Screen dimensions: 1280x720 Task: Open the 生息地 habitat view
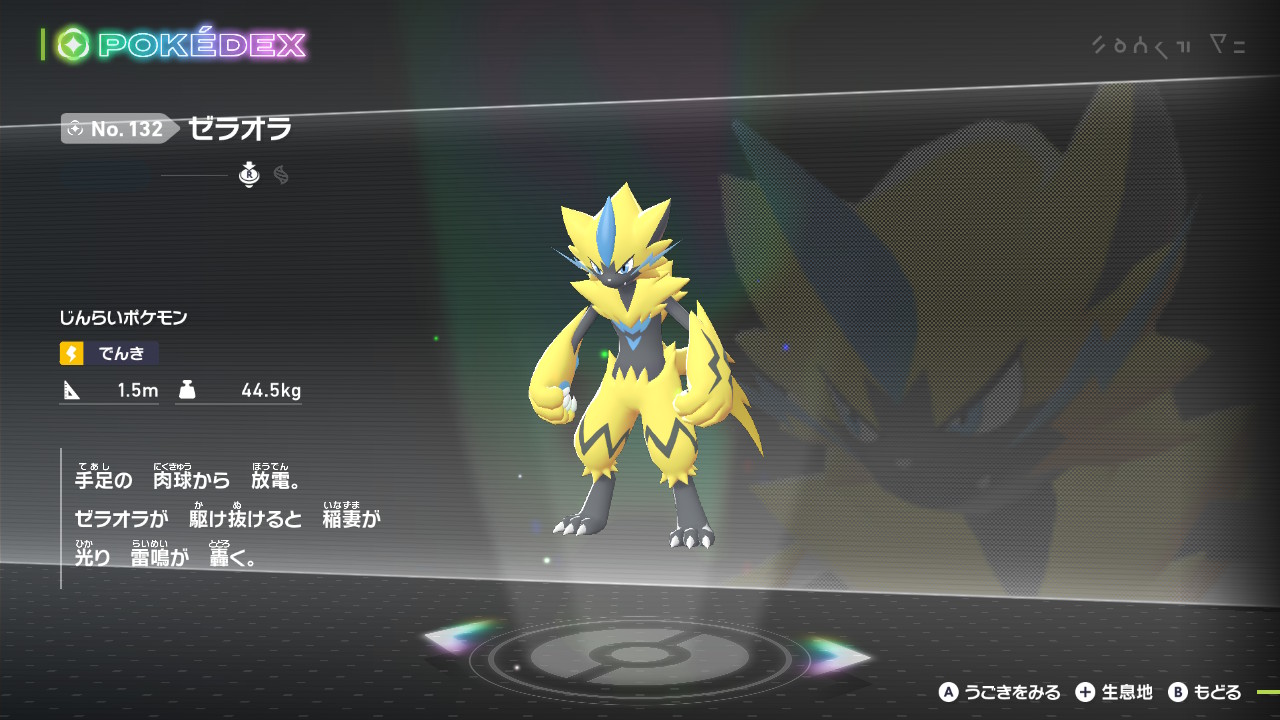click(x=1114, y=692)
